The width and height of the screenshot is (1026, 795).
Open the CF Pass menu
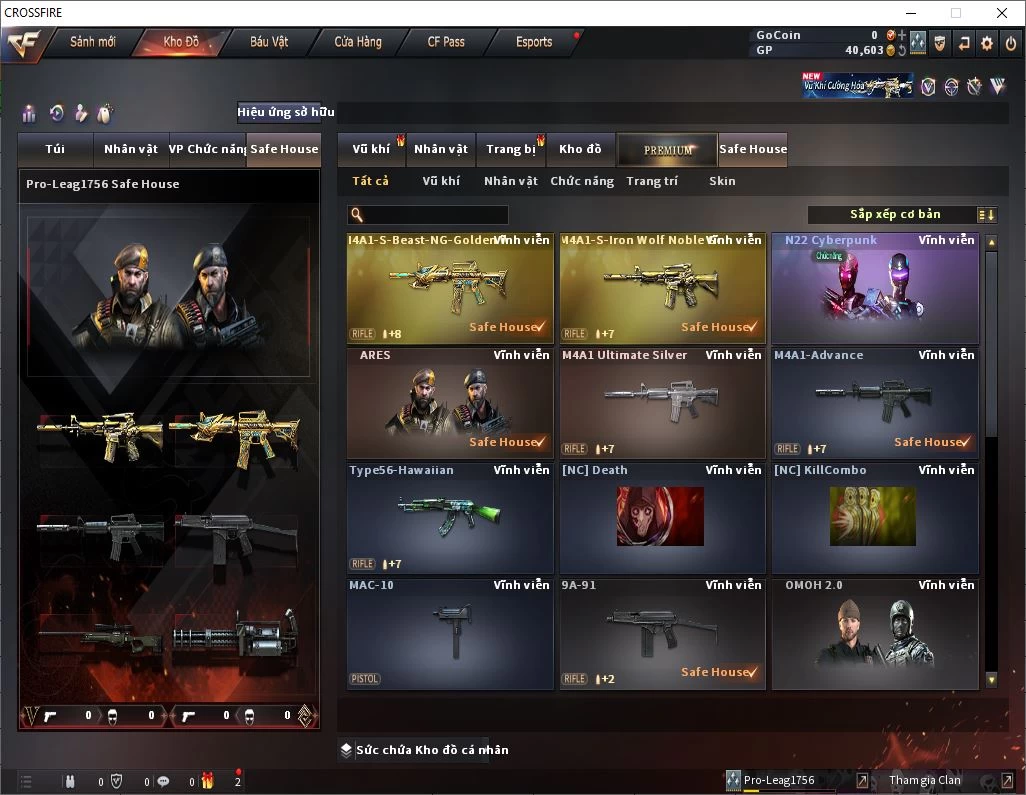coord(446,42)
